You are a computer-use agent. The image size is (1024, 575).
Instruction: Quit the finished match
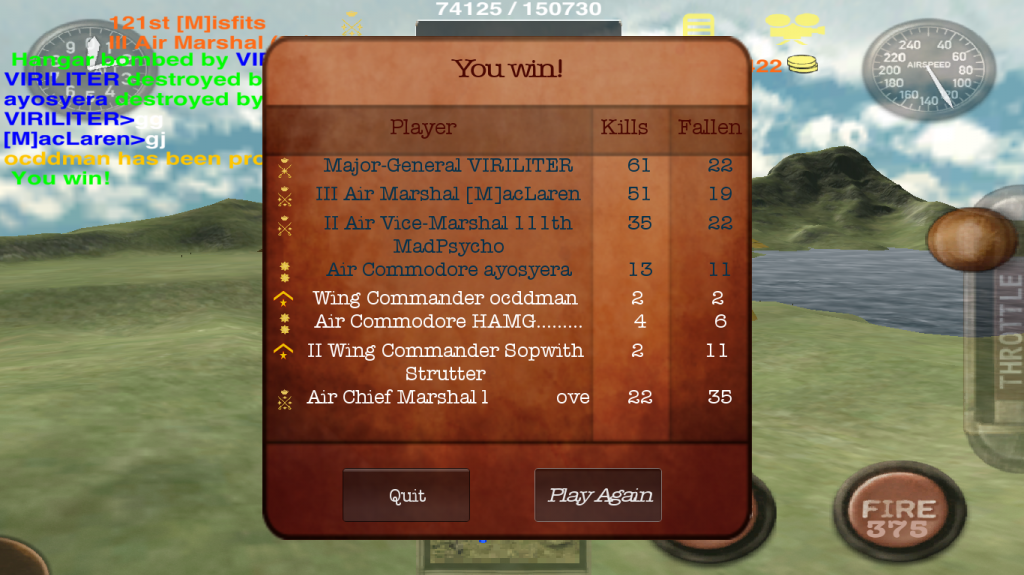tap(406, 495)
